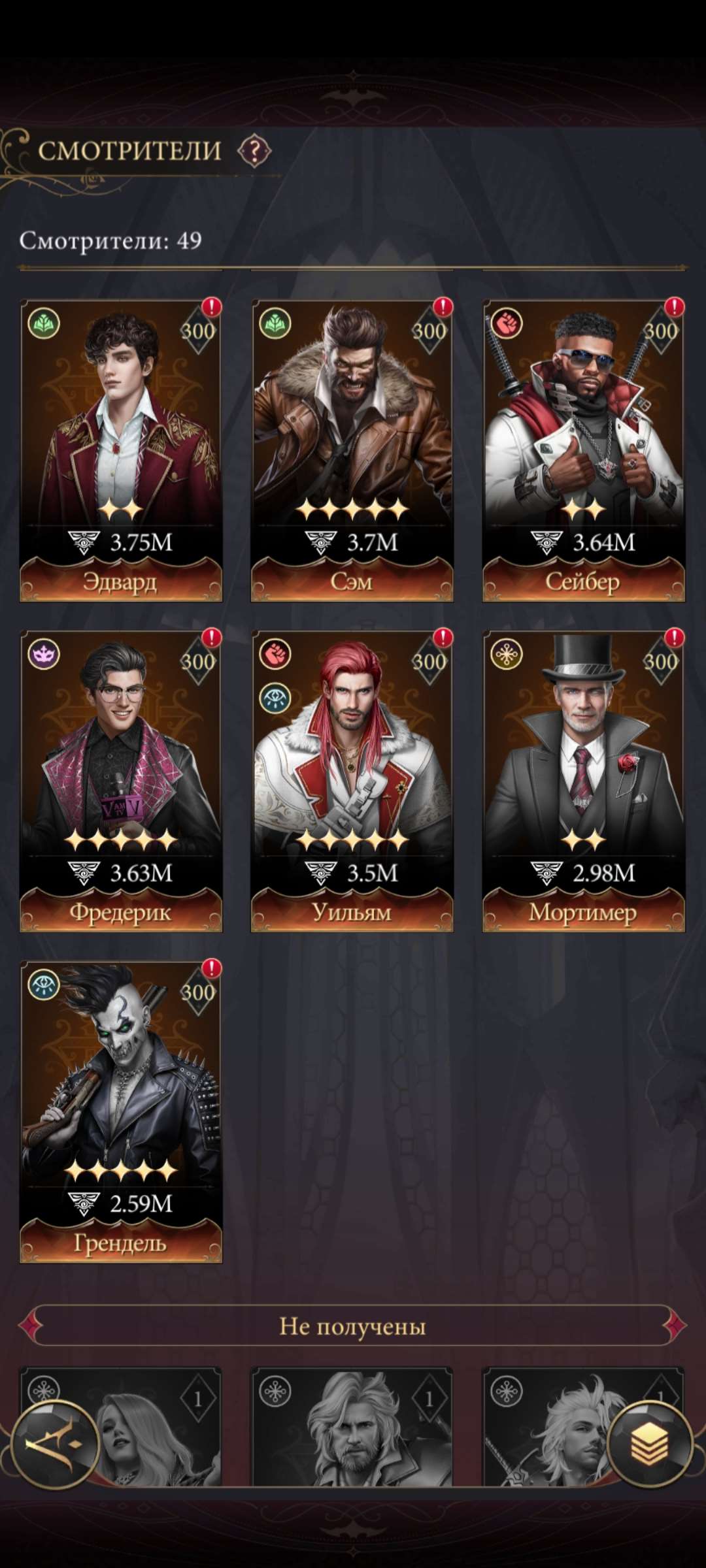
Task: Open the Грендель warden card
Action: [121, 1111]
